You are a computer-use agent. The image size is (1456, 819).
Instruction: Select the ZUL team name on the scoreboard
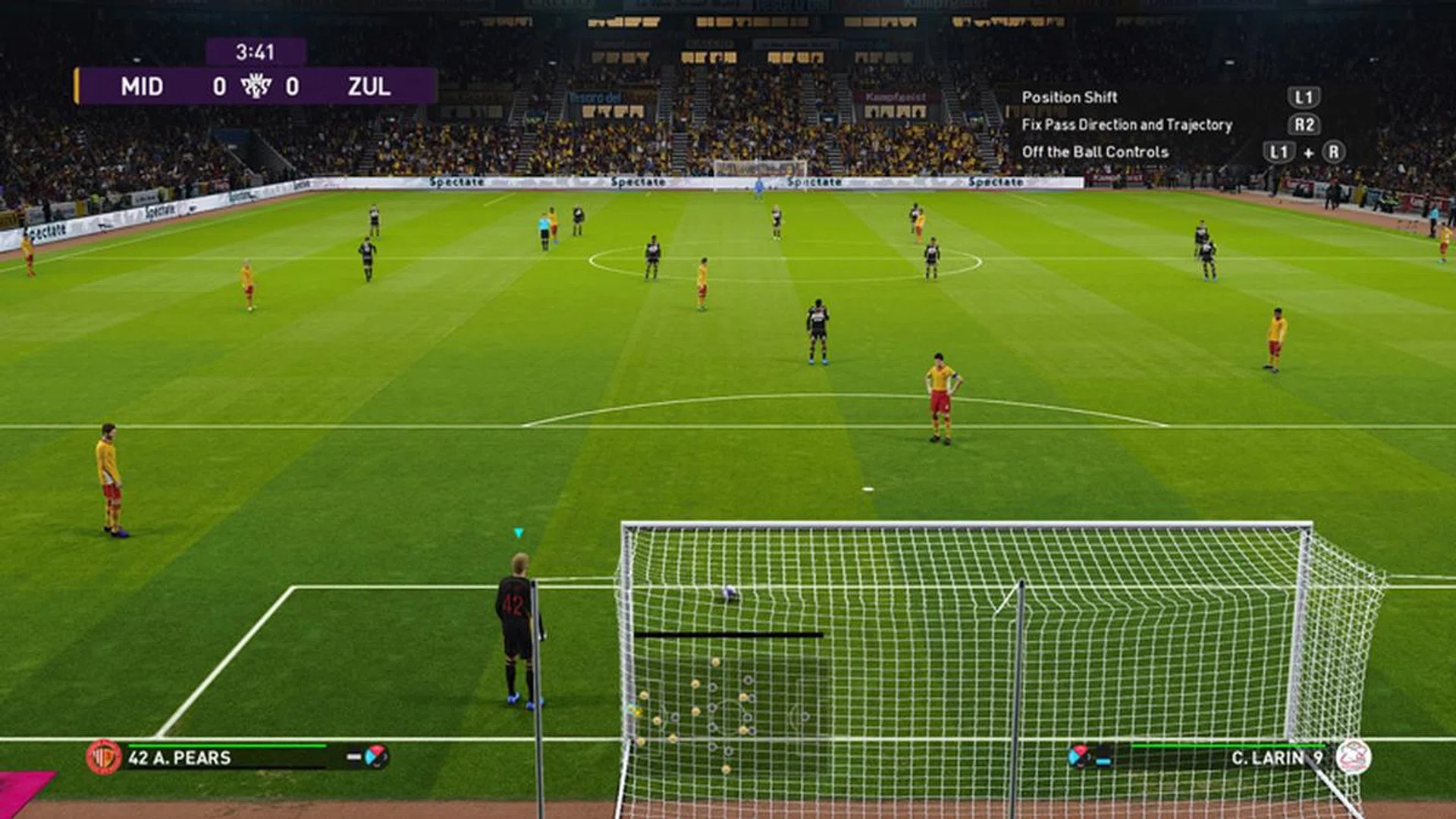[370, 86]
